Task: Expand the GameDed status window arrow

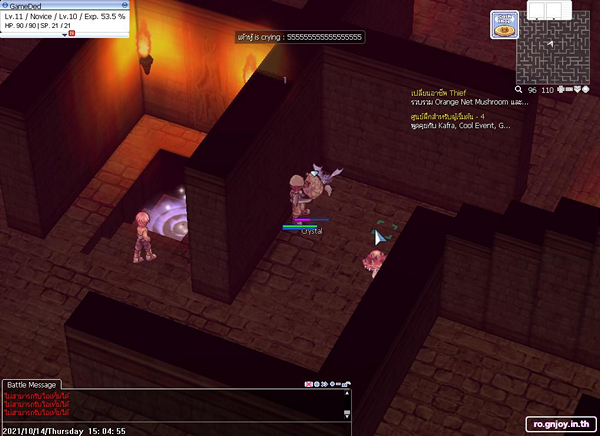Action: pos(64,34)
